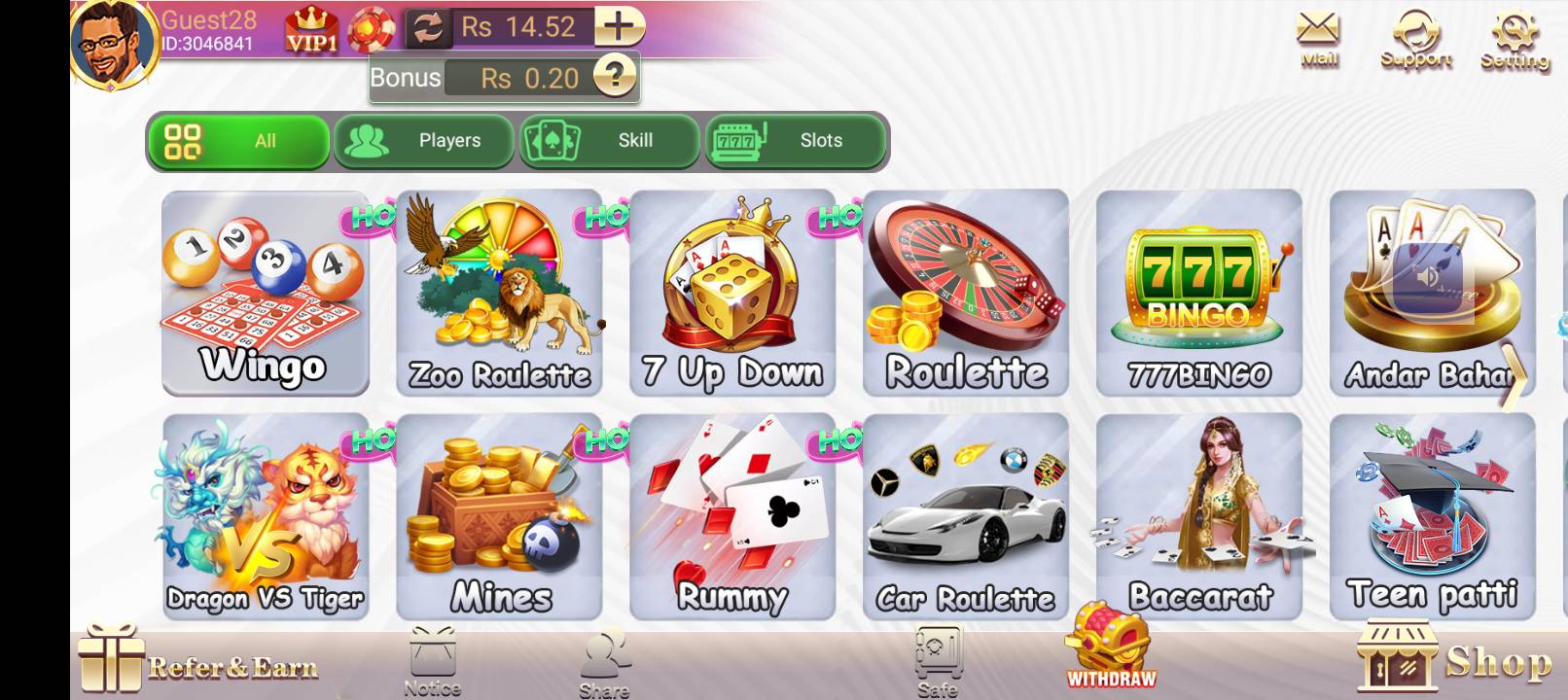Open the Wingo game thumbnail

click(x=265, y=292)
